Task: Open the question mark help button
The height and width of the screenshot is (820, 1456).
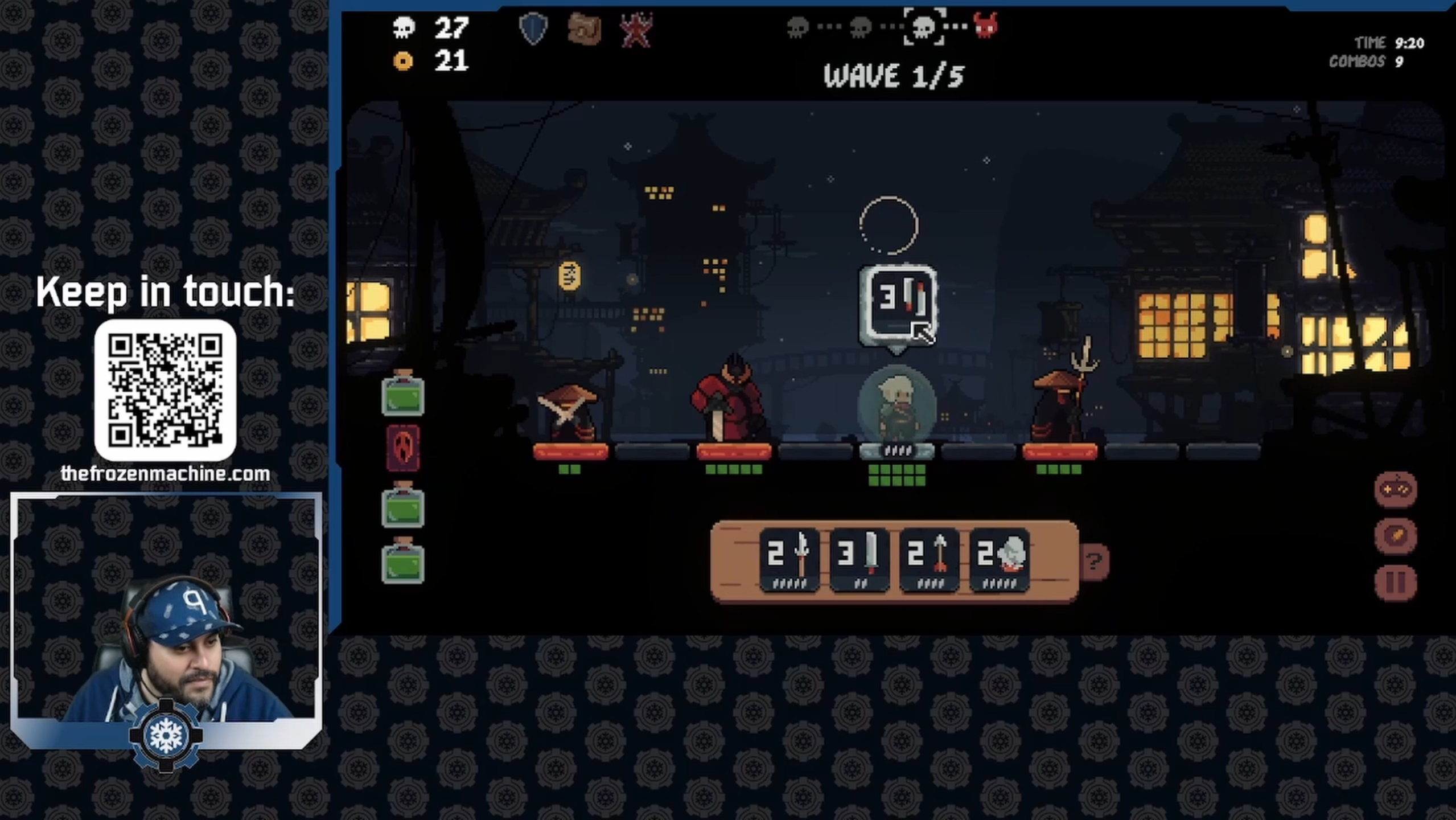Action: point(1093,562)
